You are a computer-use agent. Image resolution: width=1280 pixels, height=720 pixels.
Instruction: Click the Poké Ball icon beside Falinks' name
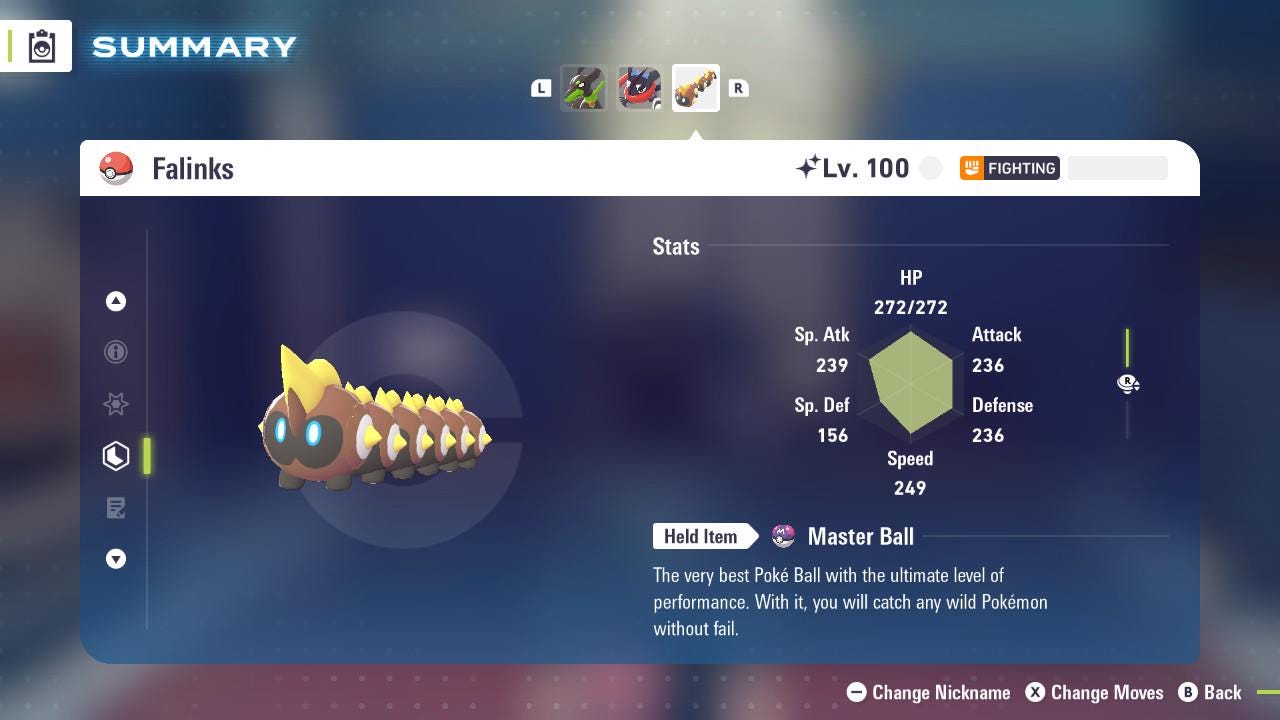click(115, 168)
